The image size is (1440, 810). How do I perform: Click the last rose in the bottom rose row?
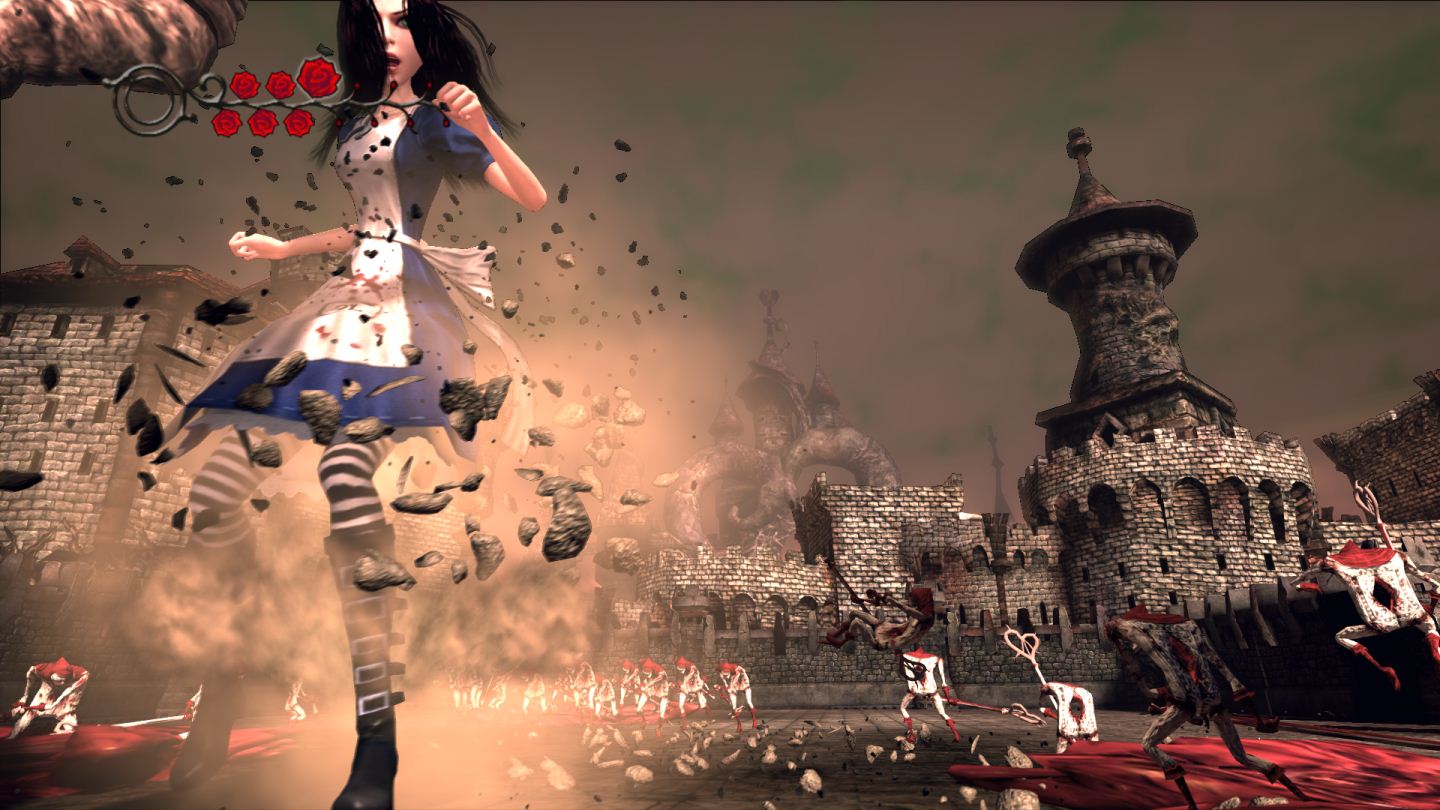pyautogui.click(x=300, y=121)
